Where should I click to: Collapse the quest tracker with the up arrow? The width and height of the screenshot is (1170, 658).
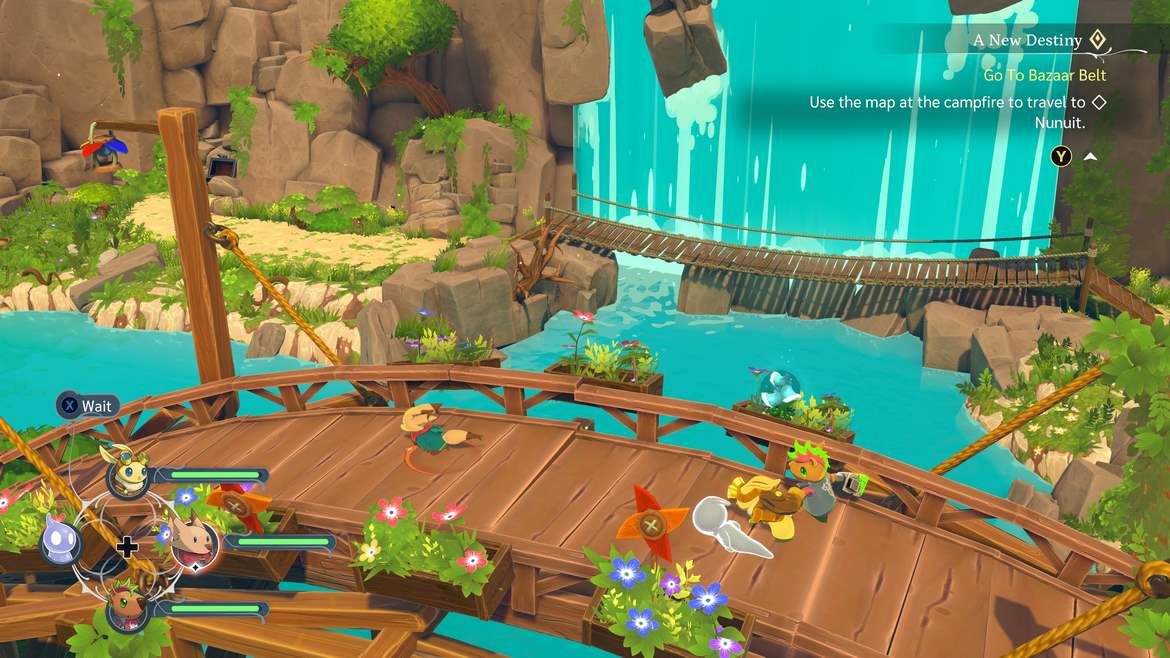[1090, 156]
